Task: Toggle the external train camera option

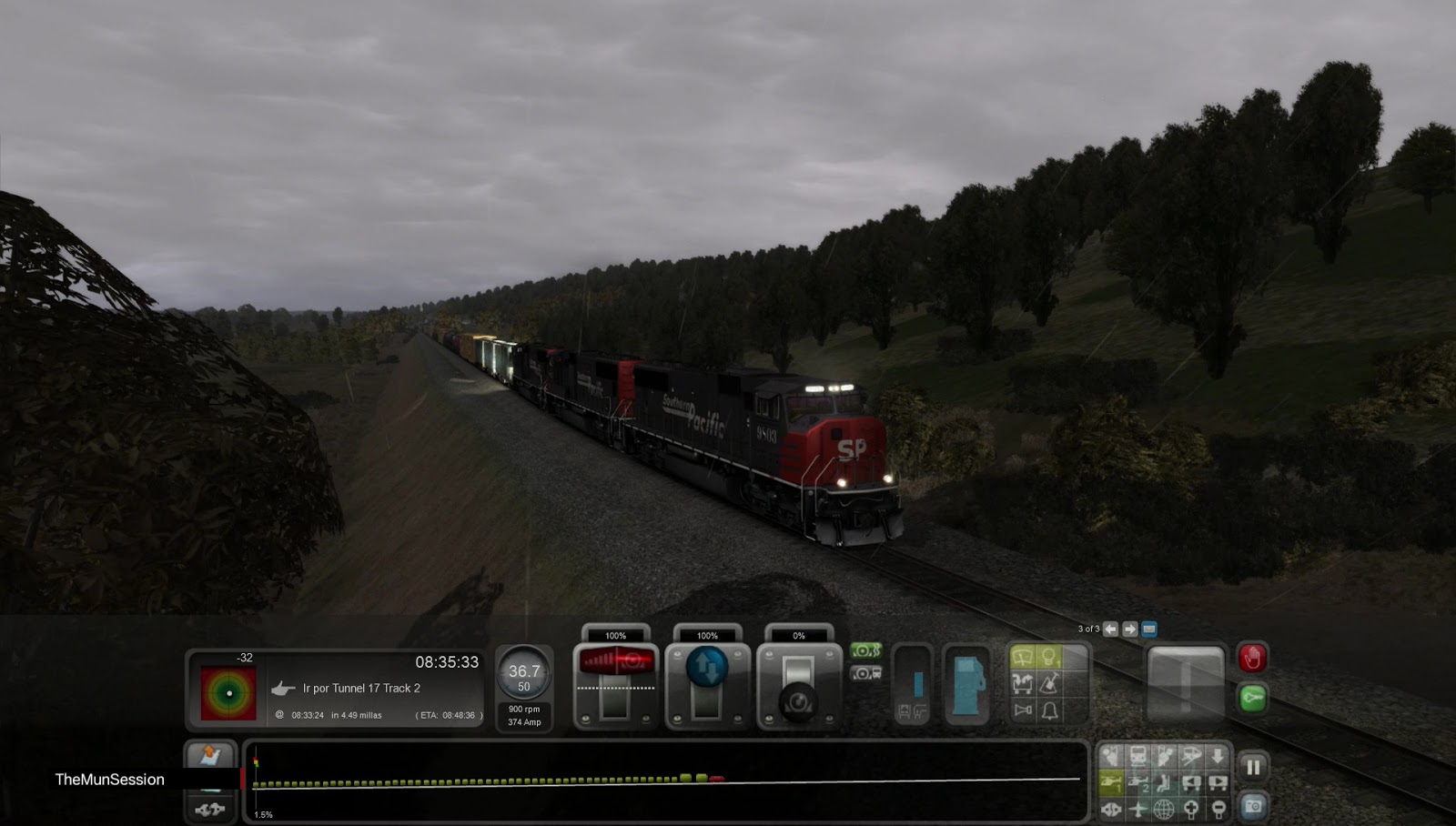Action: point(867,674)
